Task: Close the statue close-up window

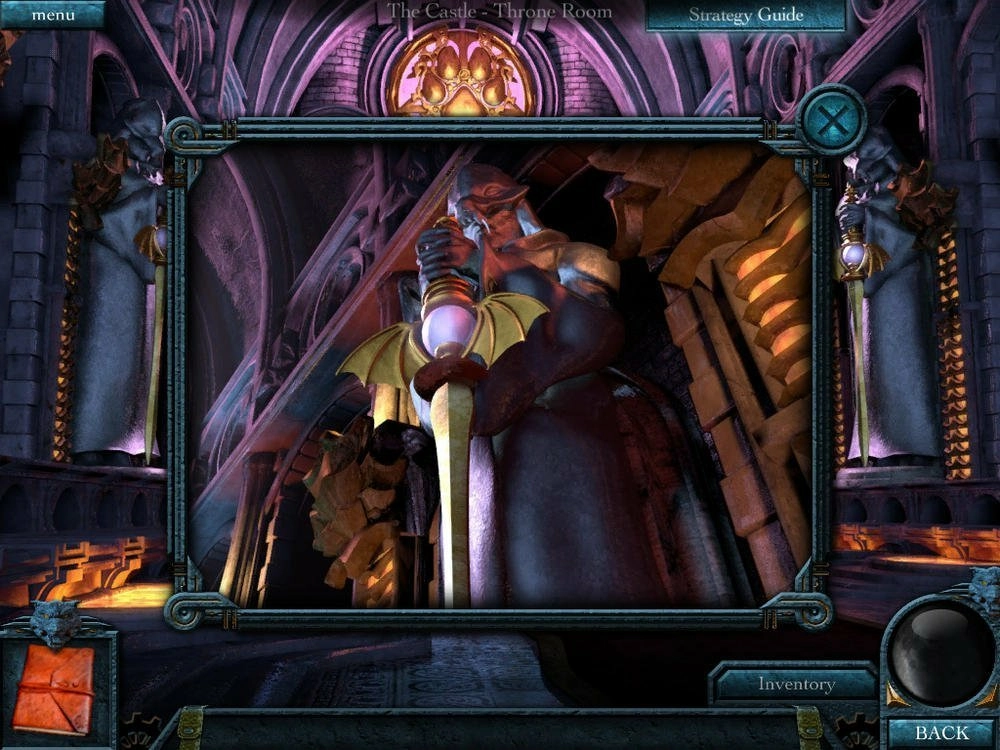Action: click(830, 120)
